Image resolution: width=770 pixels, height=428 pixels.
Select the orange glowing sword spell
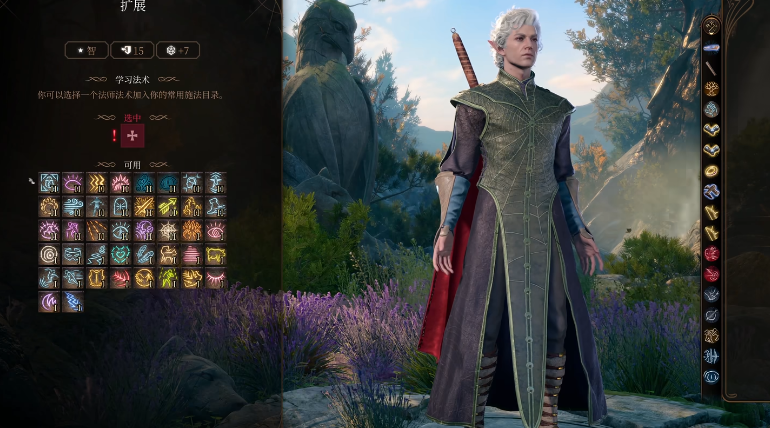click(144, 206)
